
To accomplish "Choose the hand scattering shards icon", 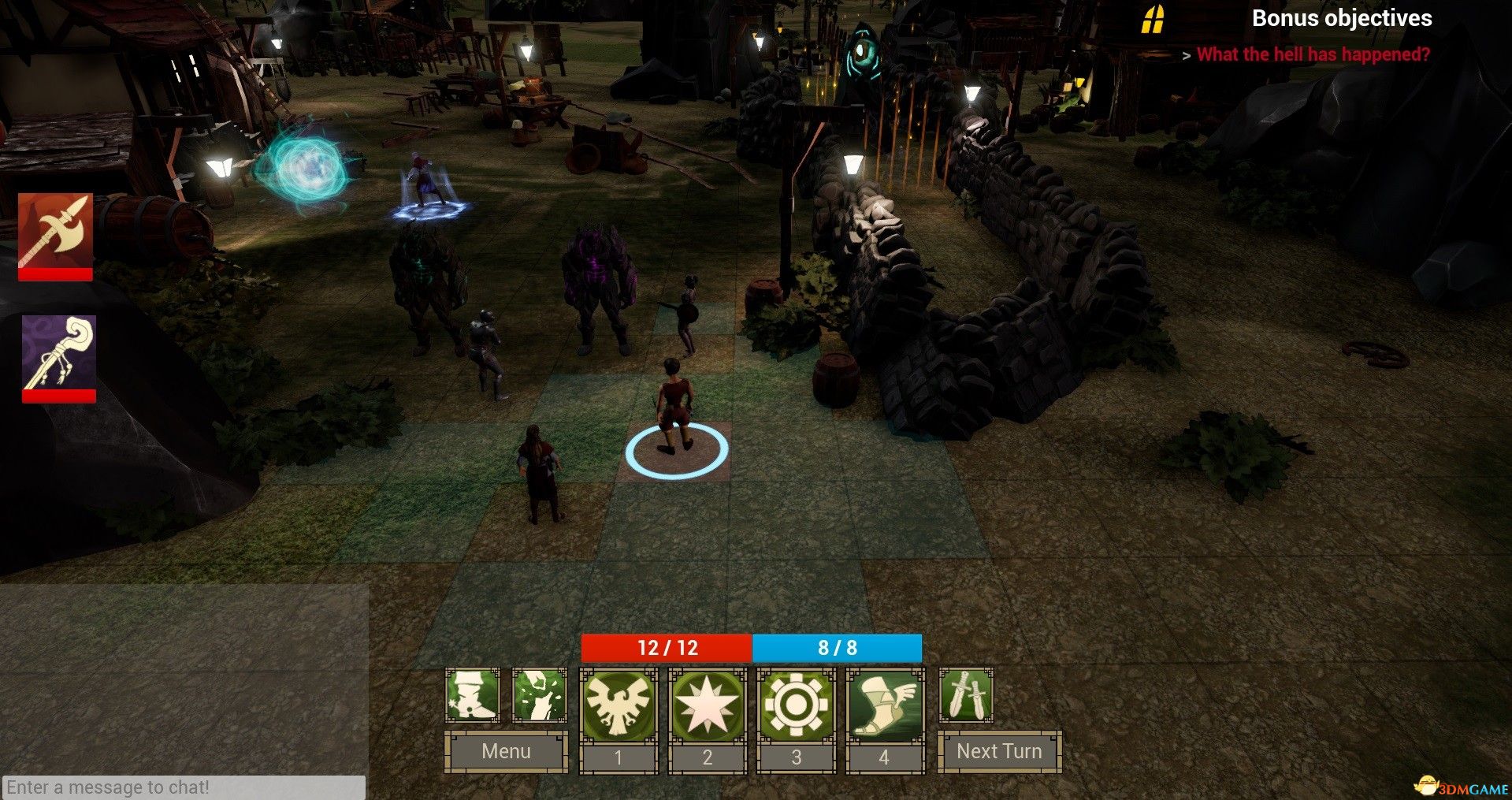I will click(540, 695).
